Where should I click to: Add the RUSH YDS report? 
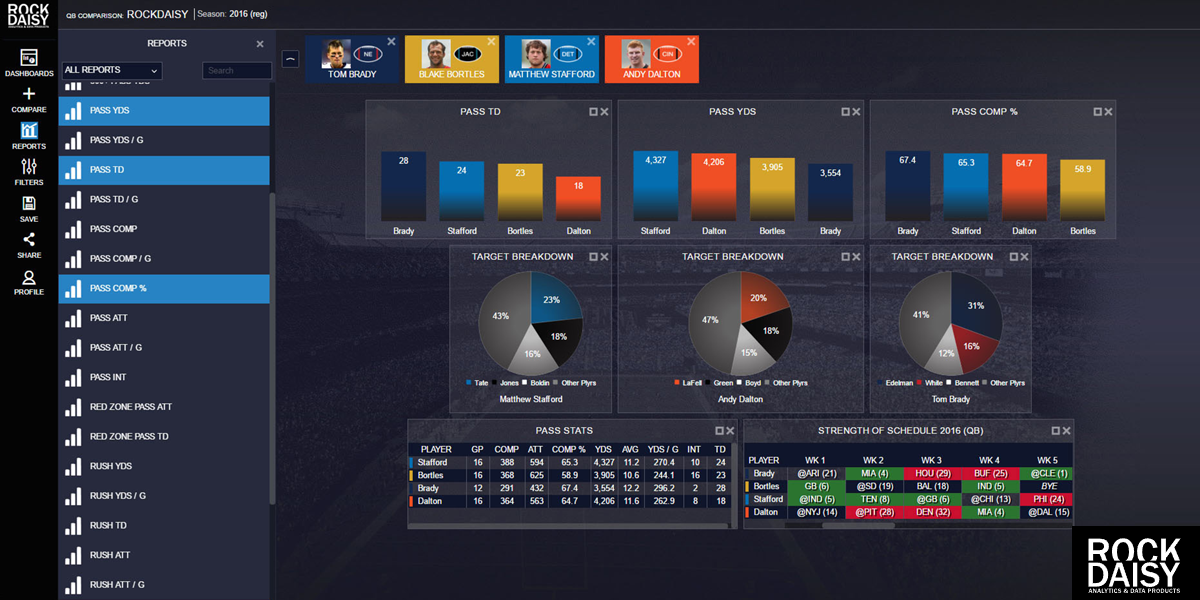[164, 466]
